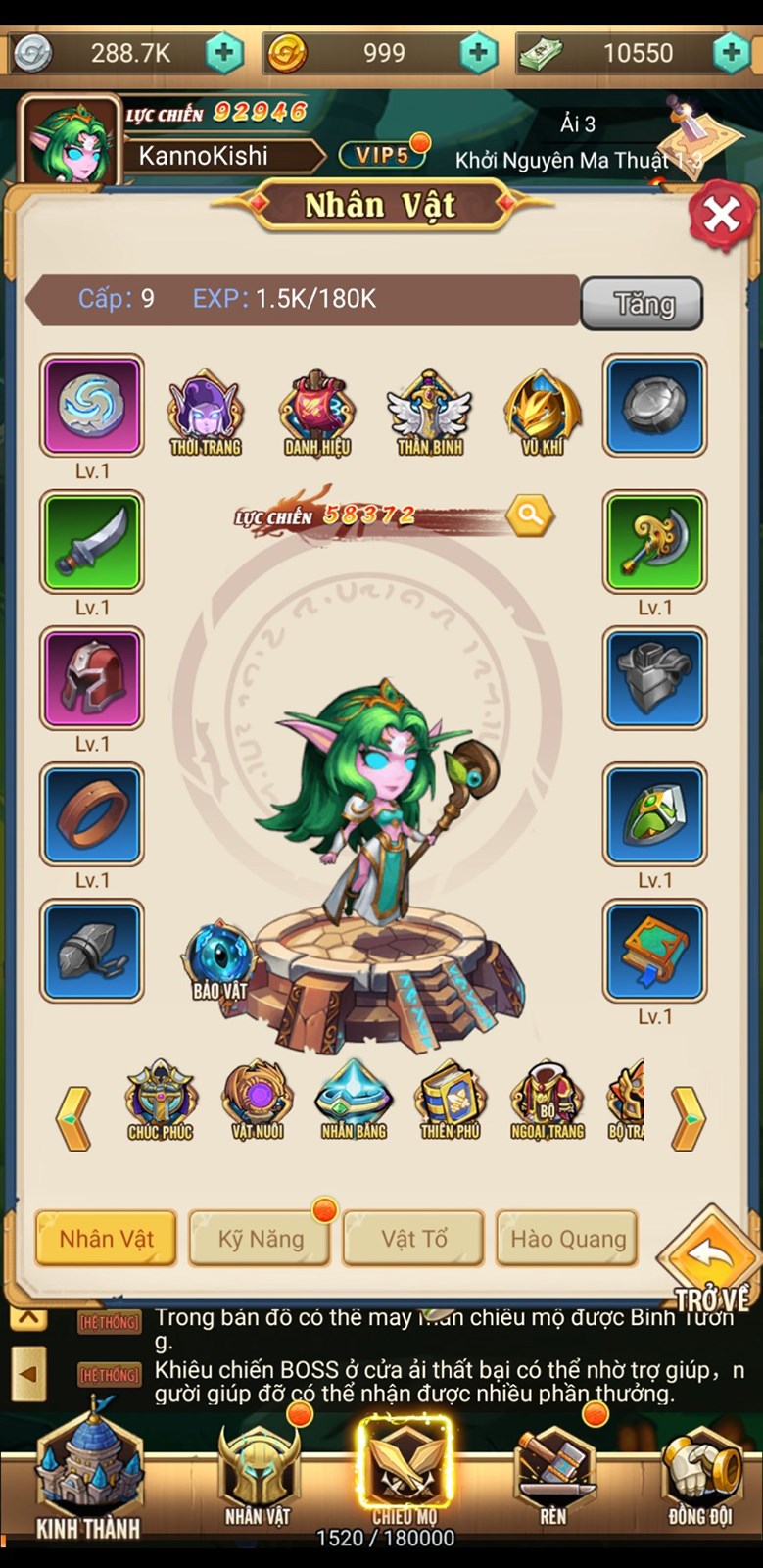The width and height of the screenshot is (763, 1568).
Task: Select the red helmet equipment slot
Action: (92, 677)
